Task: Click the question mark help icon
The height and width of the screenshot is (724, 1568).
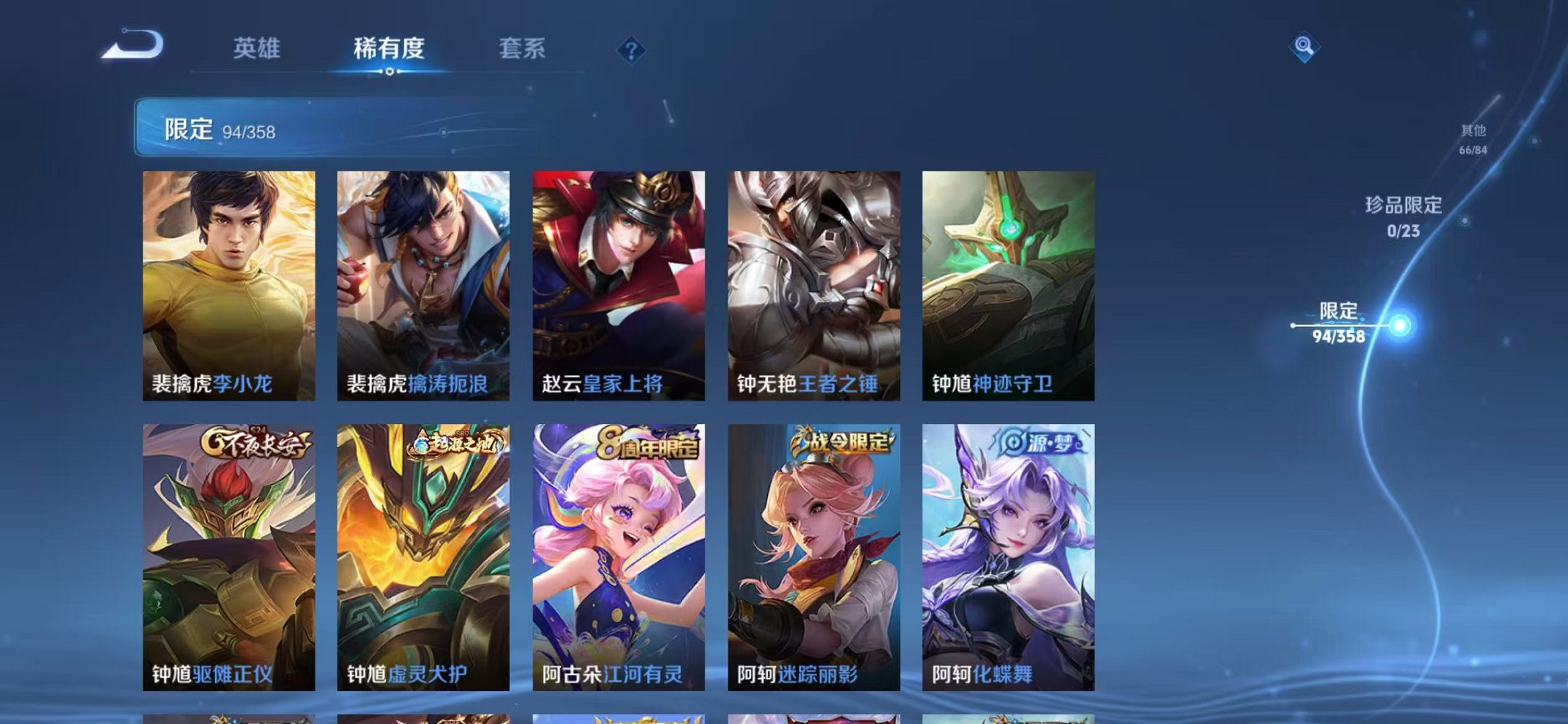Action: tap(632, 50)
